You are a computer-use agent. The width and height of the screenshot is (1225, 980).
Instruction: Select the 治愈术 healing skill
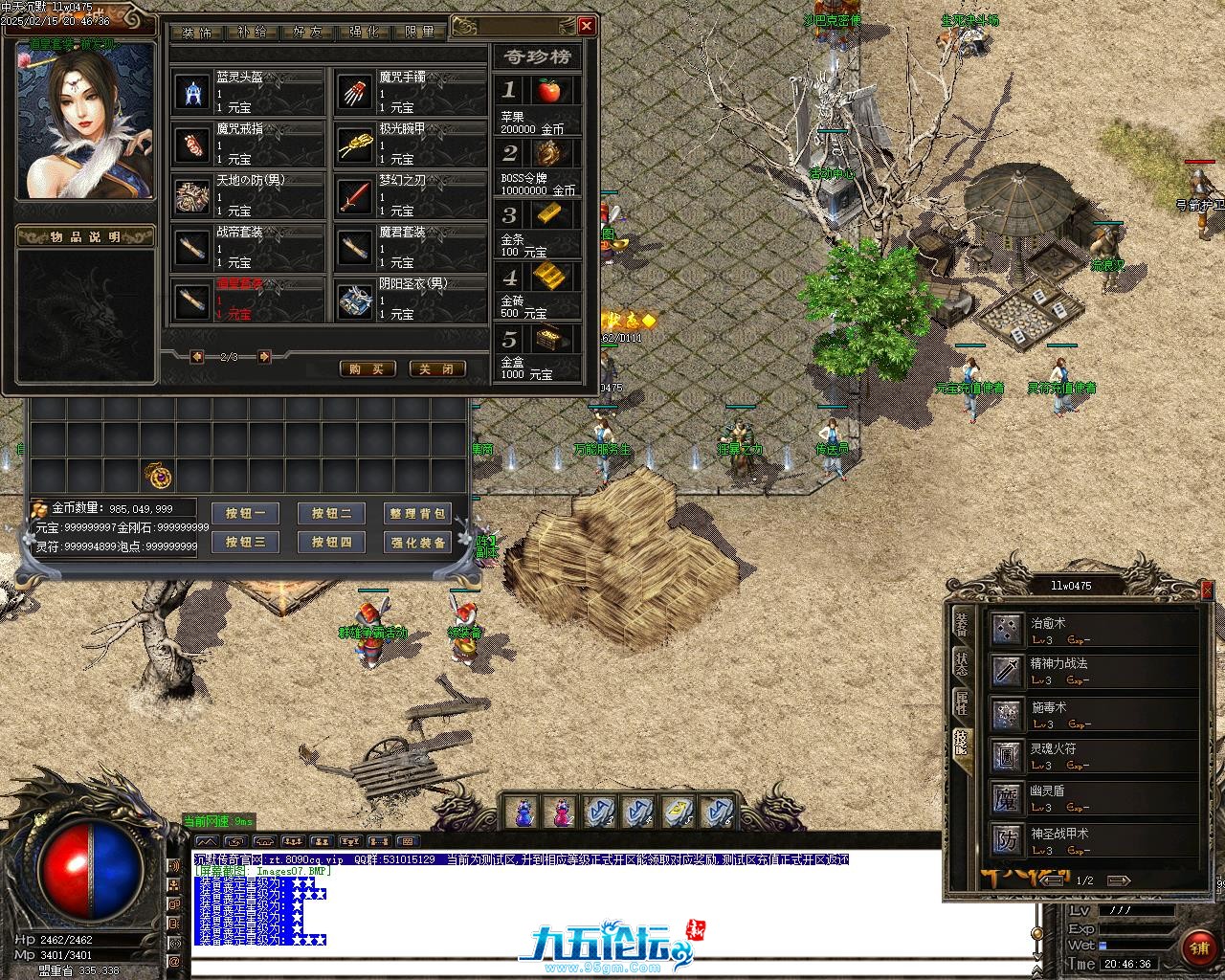[1008, 628]
